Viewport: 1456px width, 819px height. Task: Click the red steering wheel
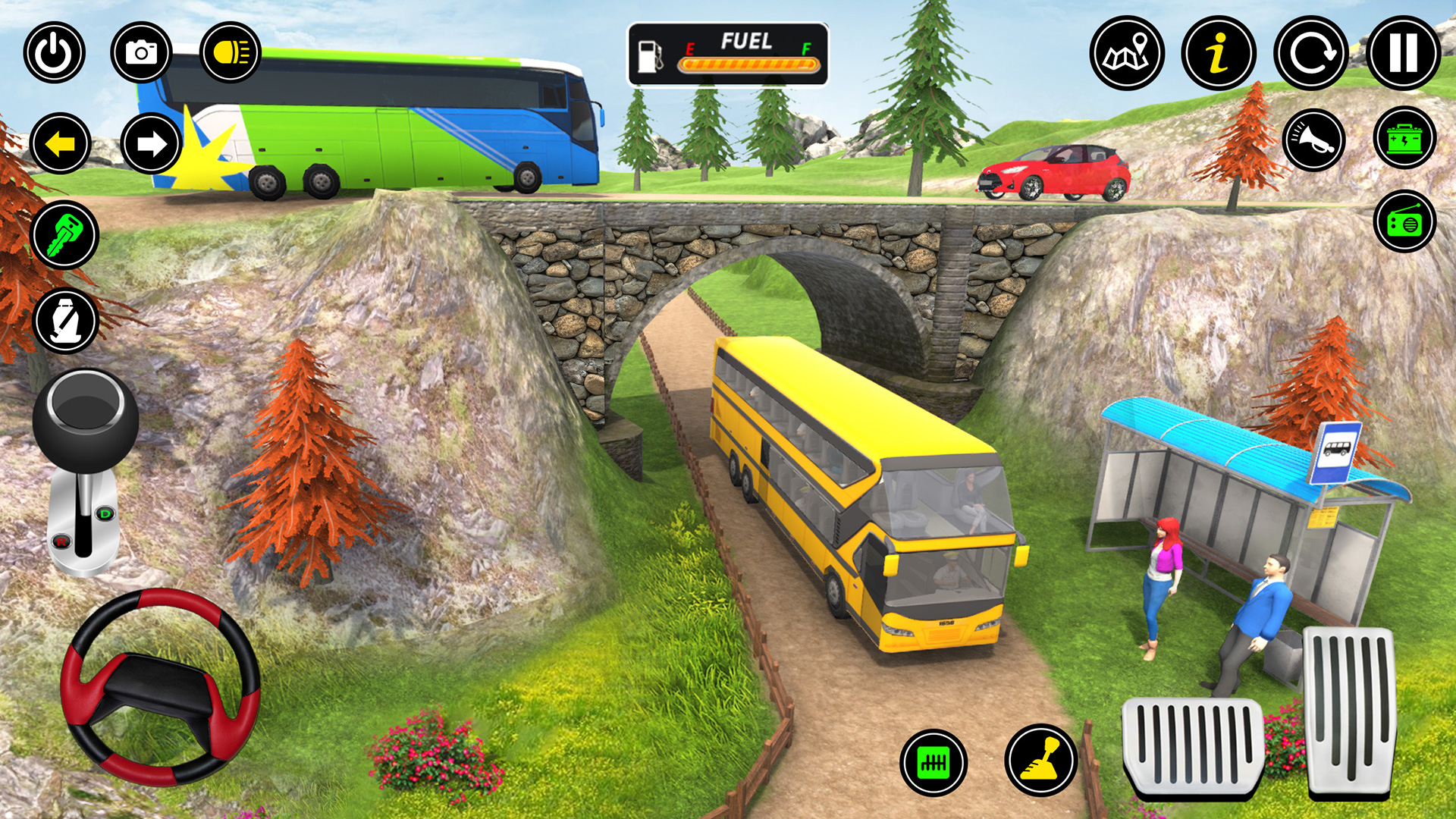click(160, 686)
